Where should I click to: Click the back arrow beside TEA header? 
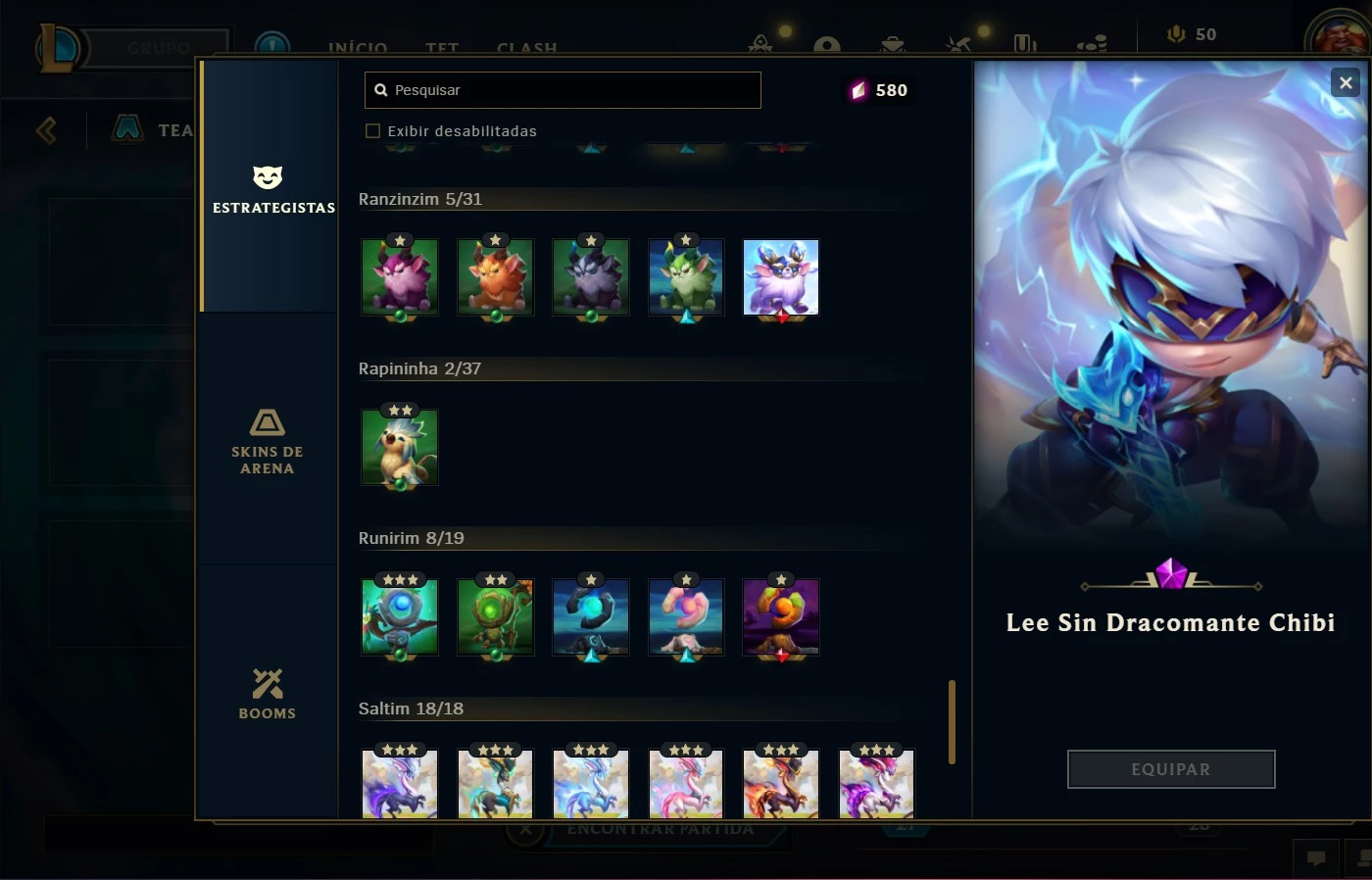45,130
